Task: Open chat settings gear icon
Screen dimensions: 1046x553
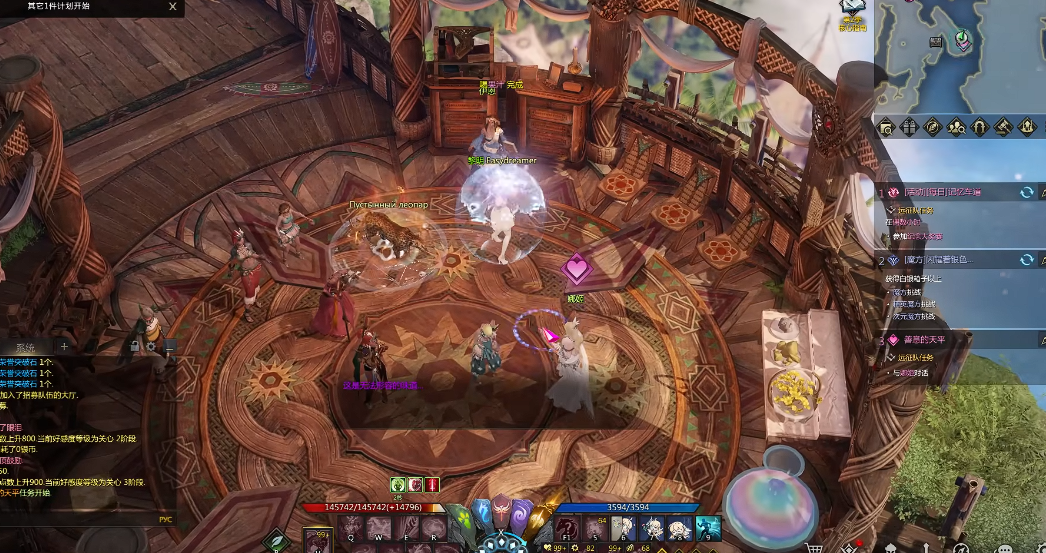Action: [x=151, y=346]
